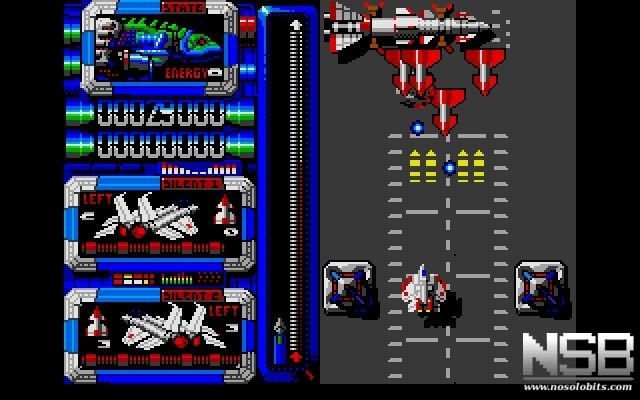Screen dimensions: 640x400
Task: Click the Pilot 1 jet status panel
Action: point(160,220)
